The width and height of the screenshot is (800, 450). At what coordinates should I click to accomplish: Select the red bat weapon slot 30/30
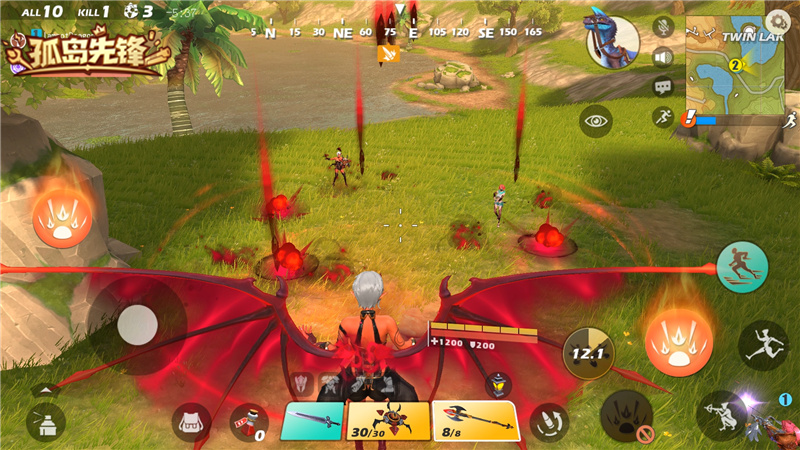(388, 421)
